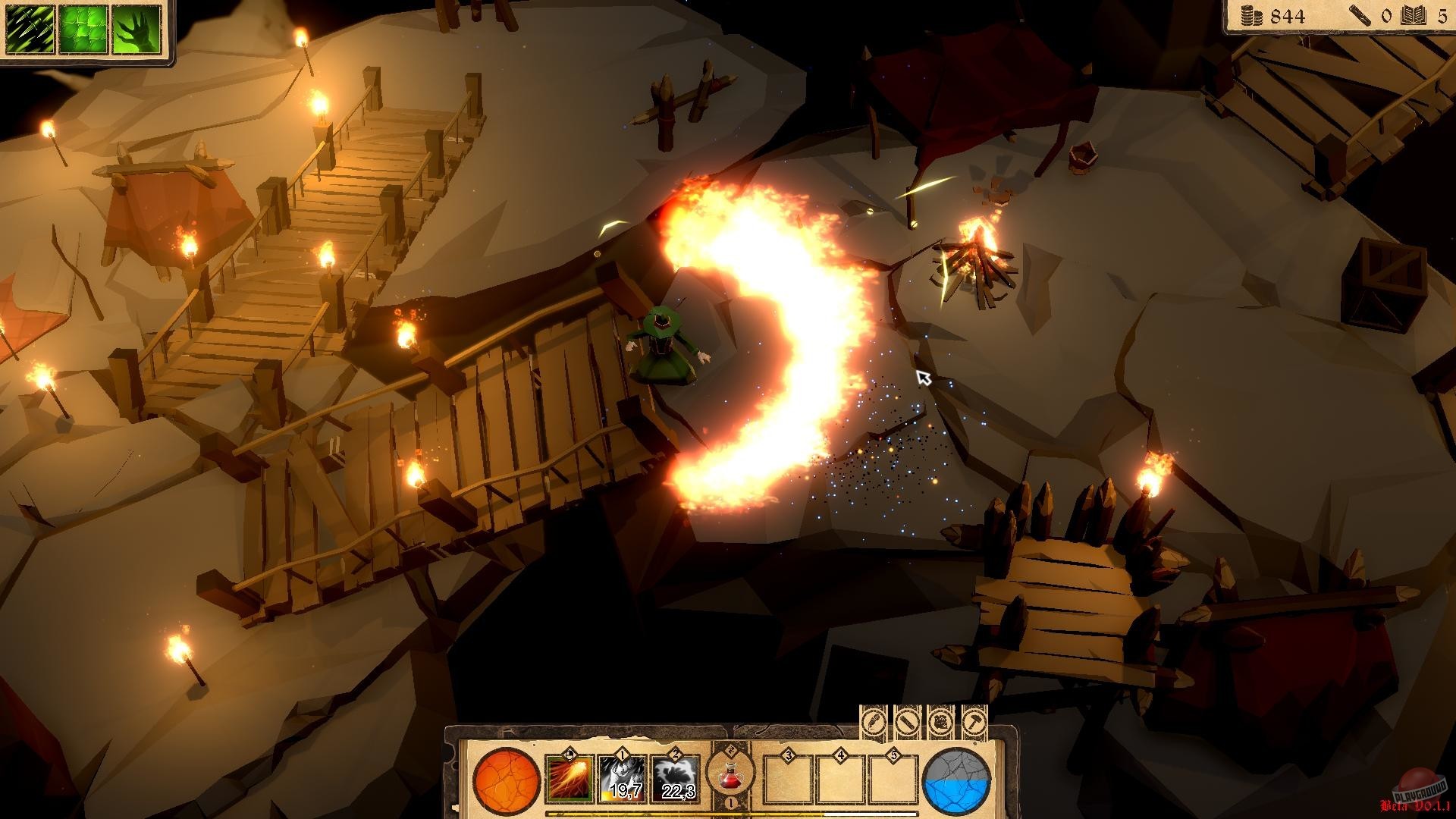Click the sword icon showing 0 at top right
1456x819 pixels.
click(1360, 15)
